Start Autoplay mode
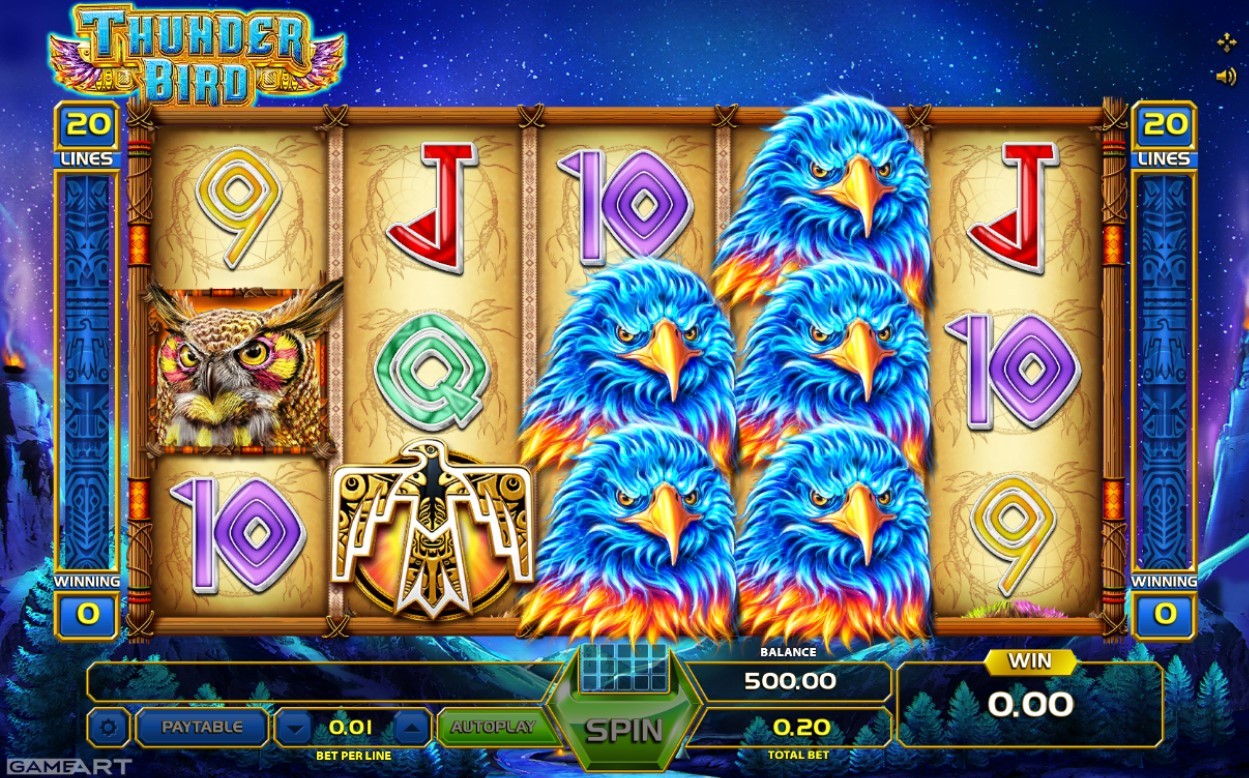The height and width of the screenshot is (778, 1249). tap(492, 727)
